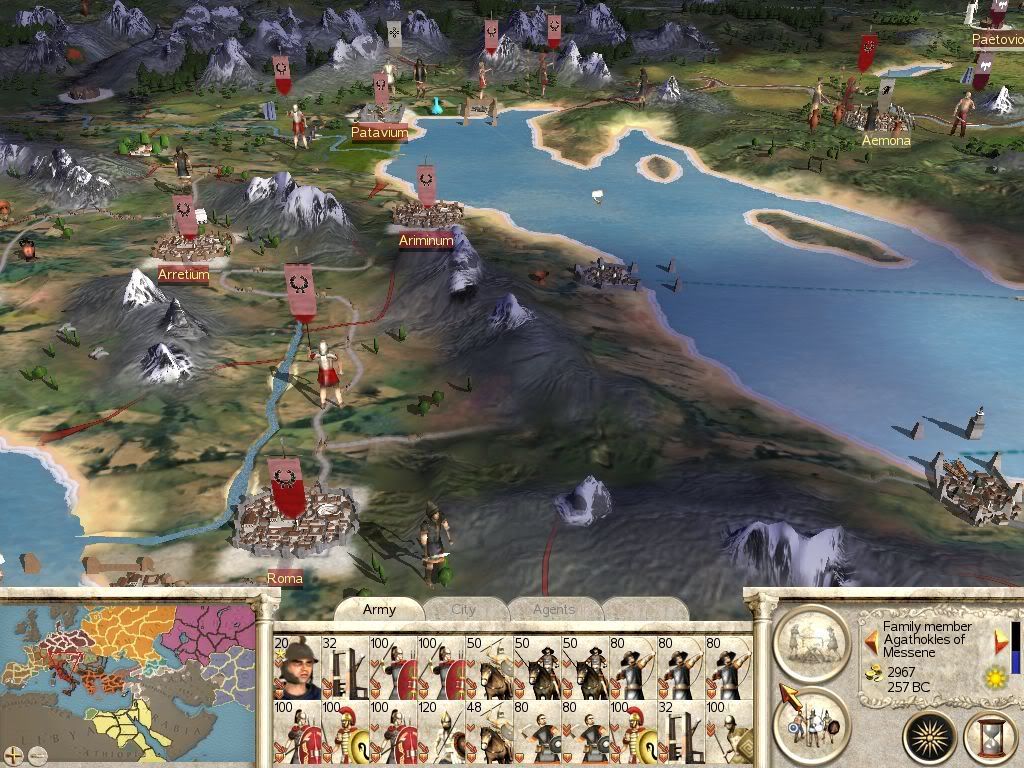Open the faded construction round button

pos(811,642)
